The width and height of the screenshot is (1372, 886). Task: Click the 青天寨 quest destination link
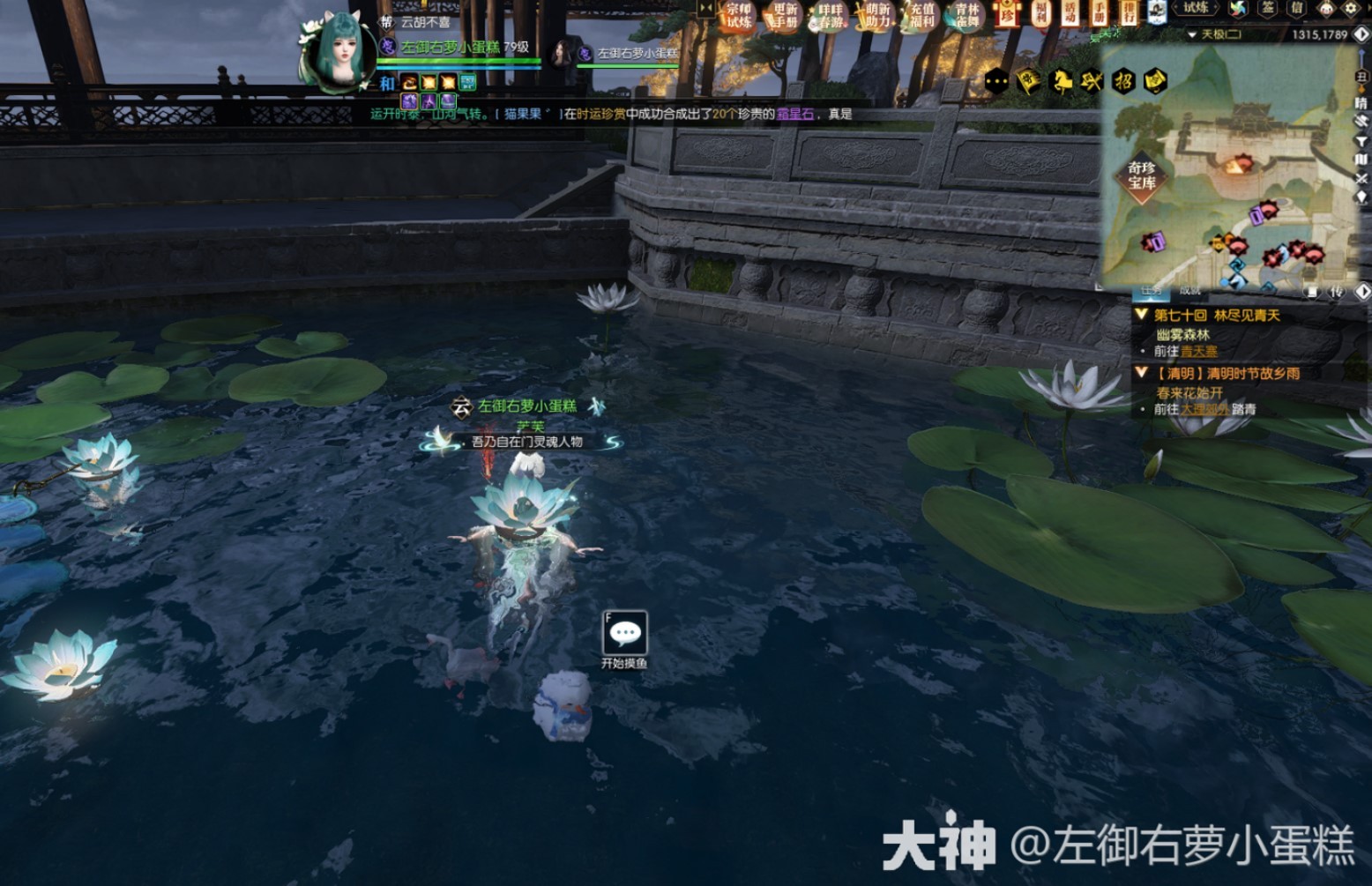click(1197, 352)
